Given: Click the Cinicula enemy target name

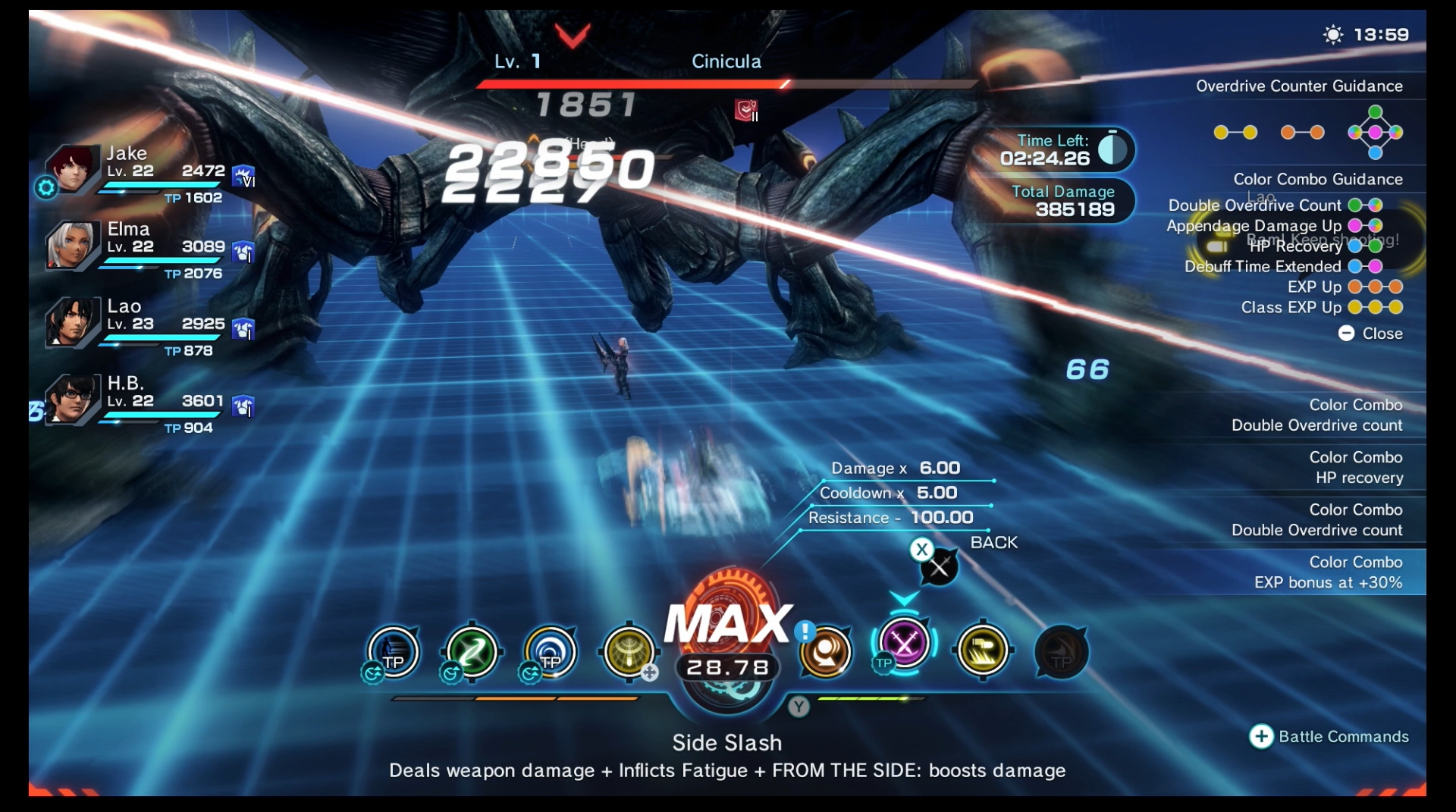Looking at the screenshot, I should [x=726, y=61].
